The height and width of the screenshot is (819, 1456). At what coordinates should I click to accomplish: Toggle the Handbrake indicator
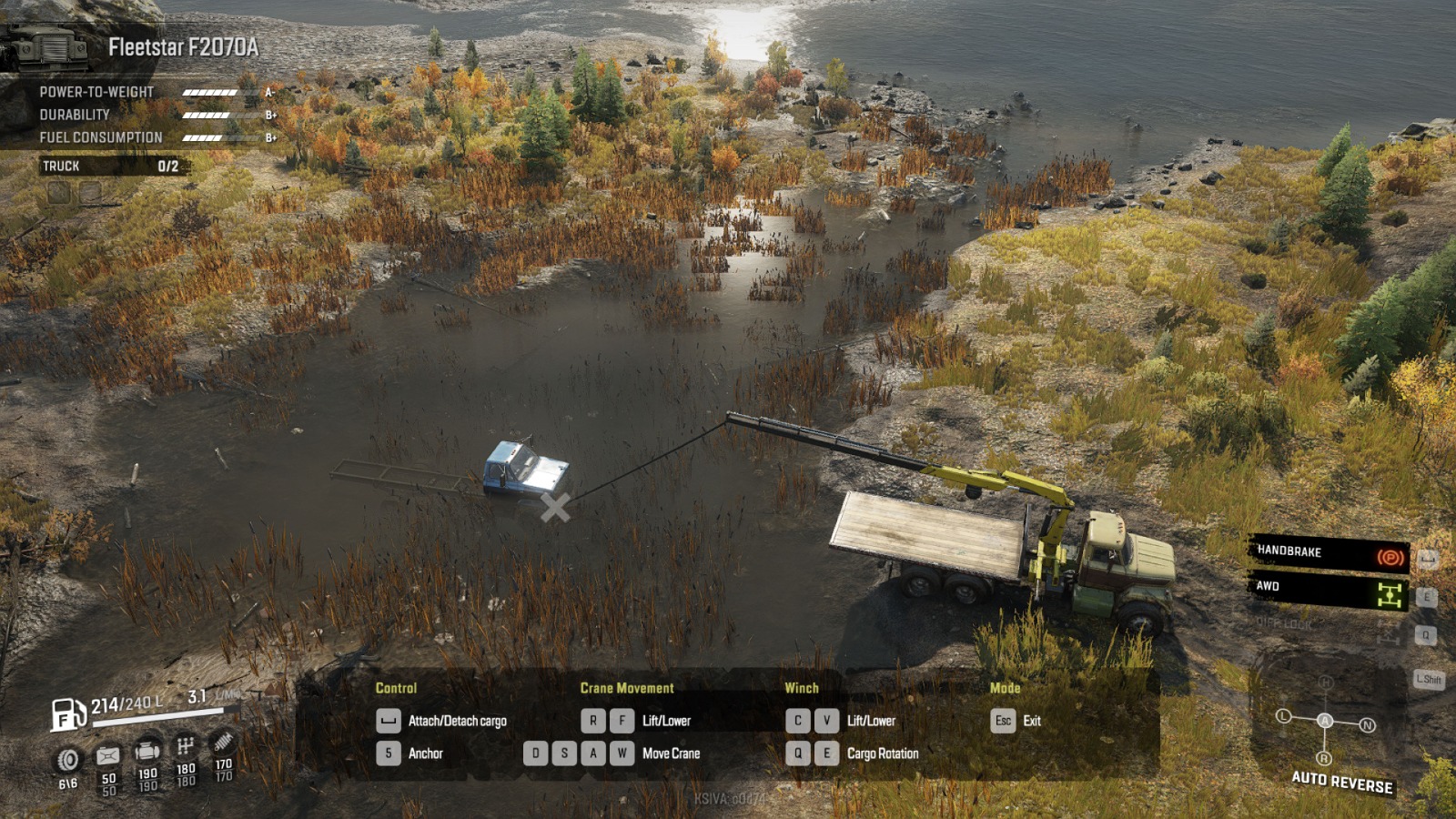tap(1327, 553)
